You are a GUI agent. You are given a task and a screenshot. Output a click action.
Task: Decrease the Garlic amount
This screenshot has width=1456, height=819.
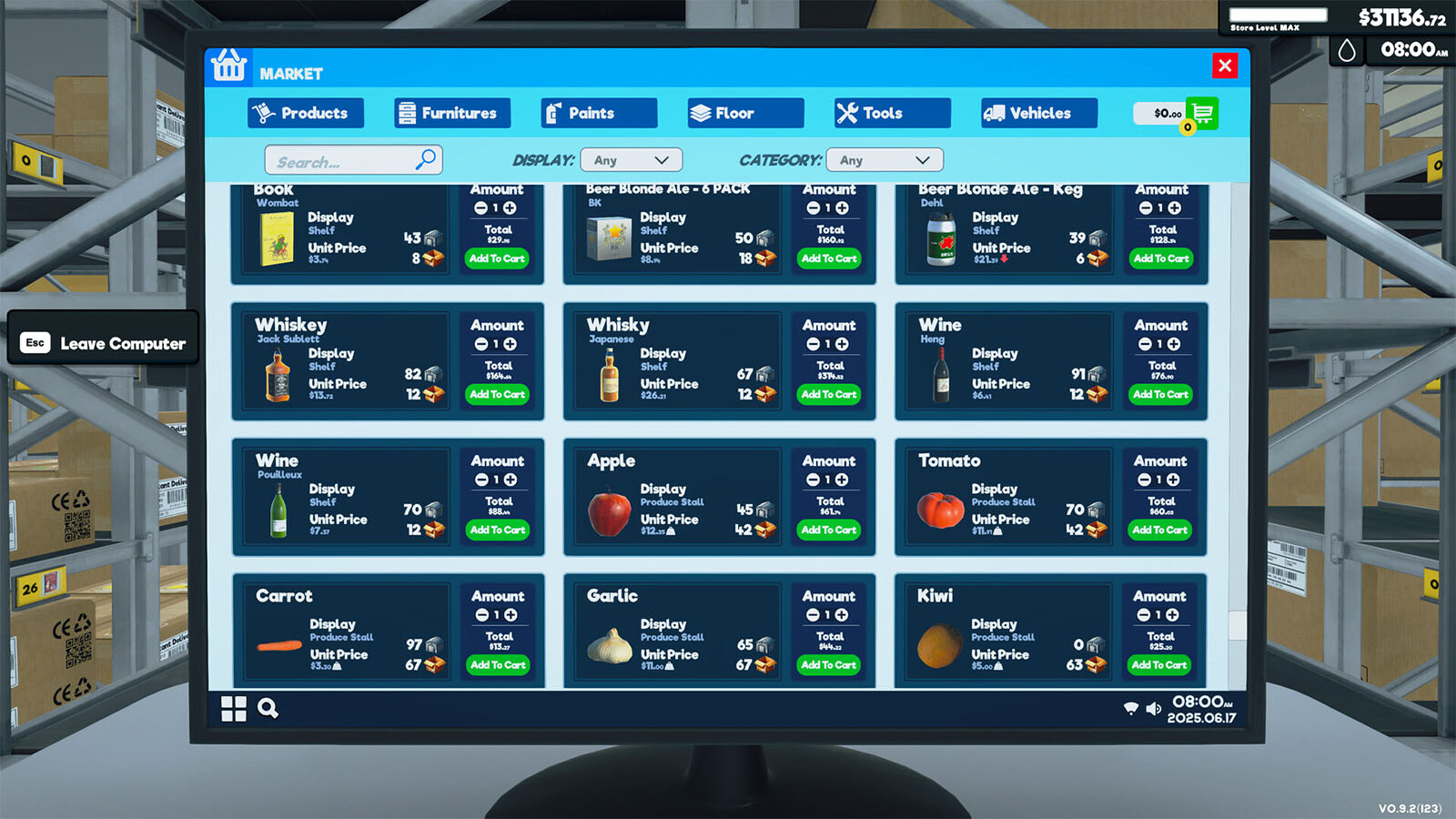[x=813, y=615]
